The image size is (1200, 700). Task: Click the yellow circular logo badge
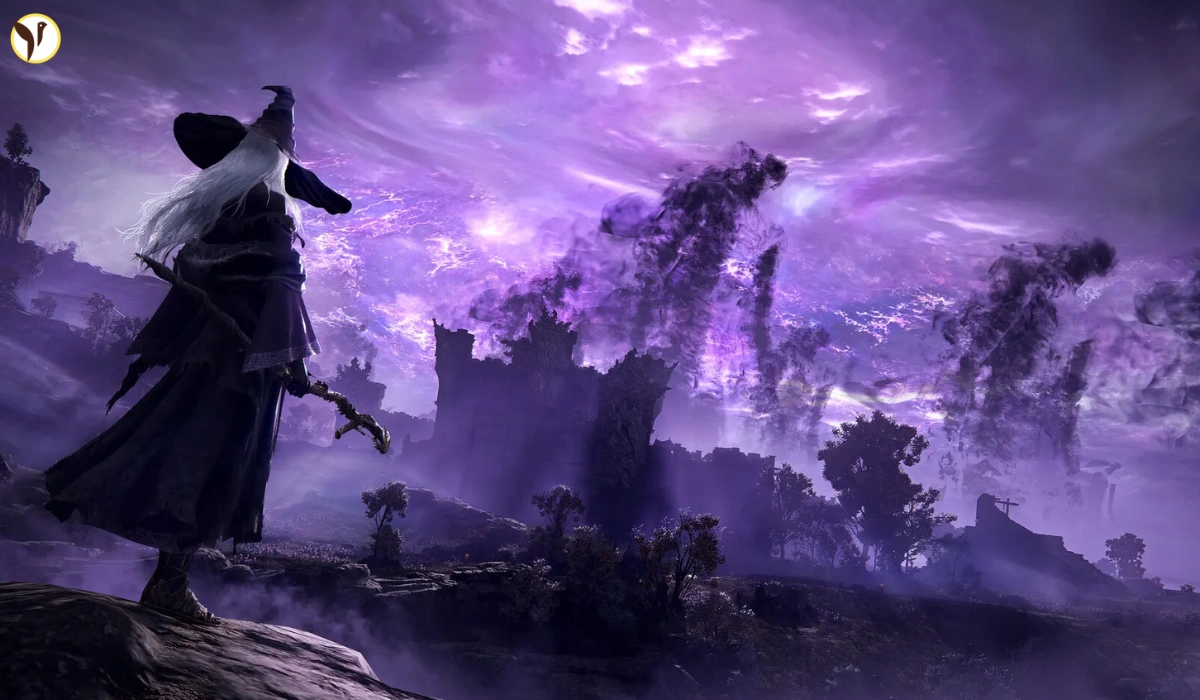(36, 38)
